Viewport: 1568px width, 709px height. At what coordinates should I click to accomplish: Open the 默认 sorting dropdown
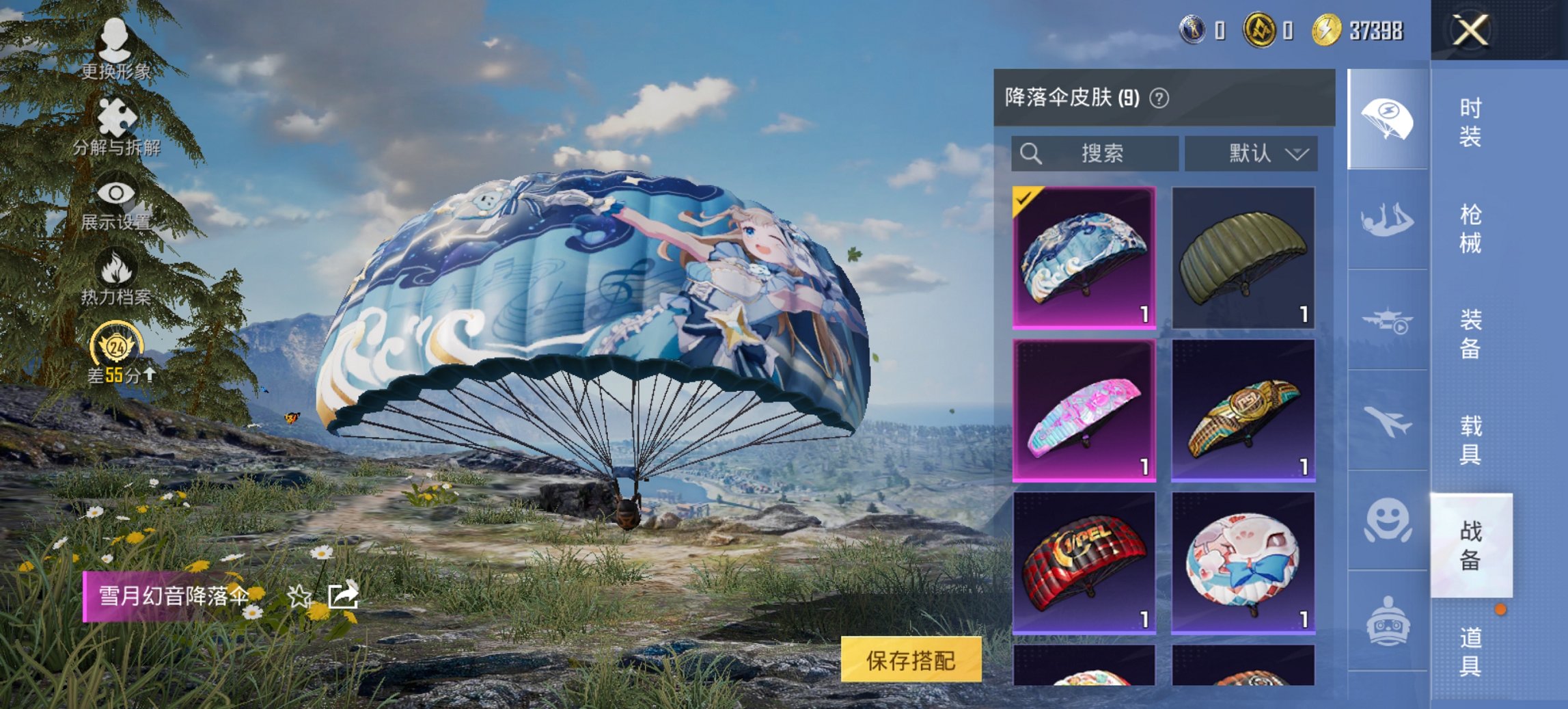[1250, 153]
